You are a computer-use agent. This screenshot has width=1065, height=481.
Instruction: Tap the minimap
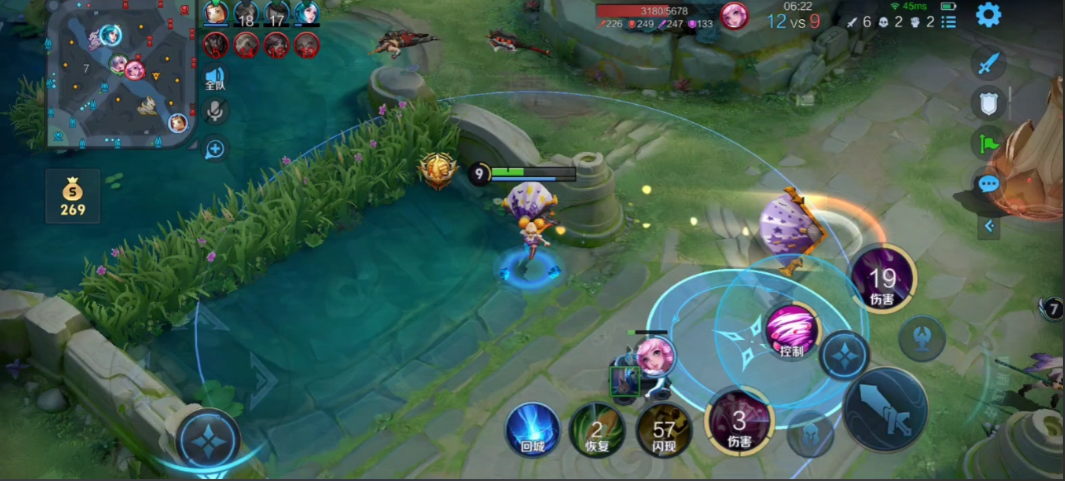(x=120, y=73)
